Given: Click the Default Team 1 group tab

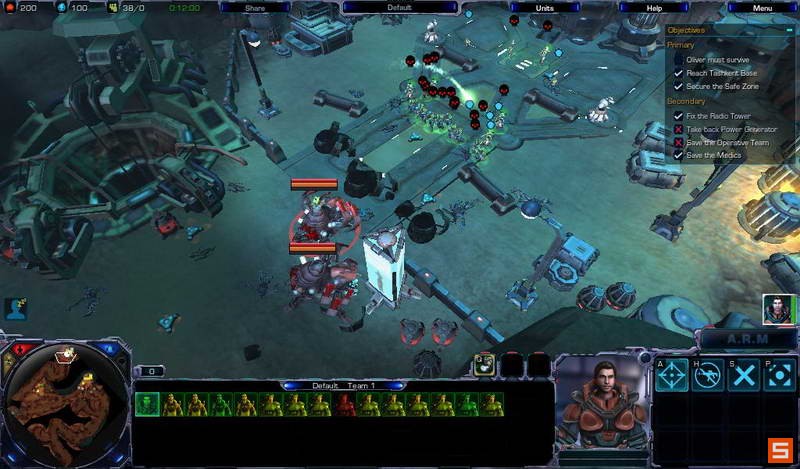Looking at the screenshot, I should [x=344, y=385].
